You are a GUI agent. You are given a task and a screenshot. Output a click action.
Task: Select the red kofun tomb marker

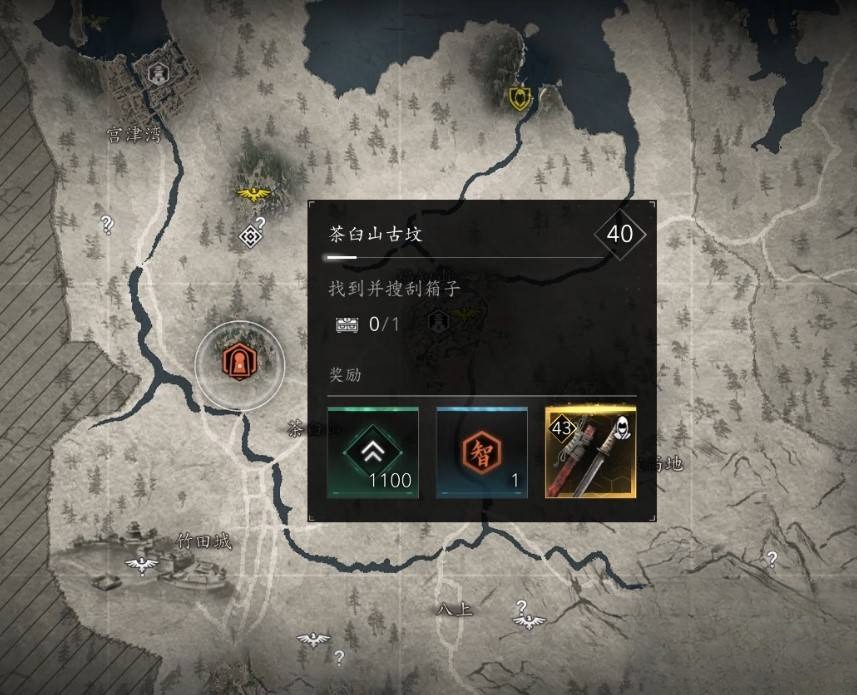click(239, 360)
